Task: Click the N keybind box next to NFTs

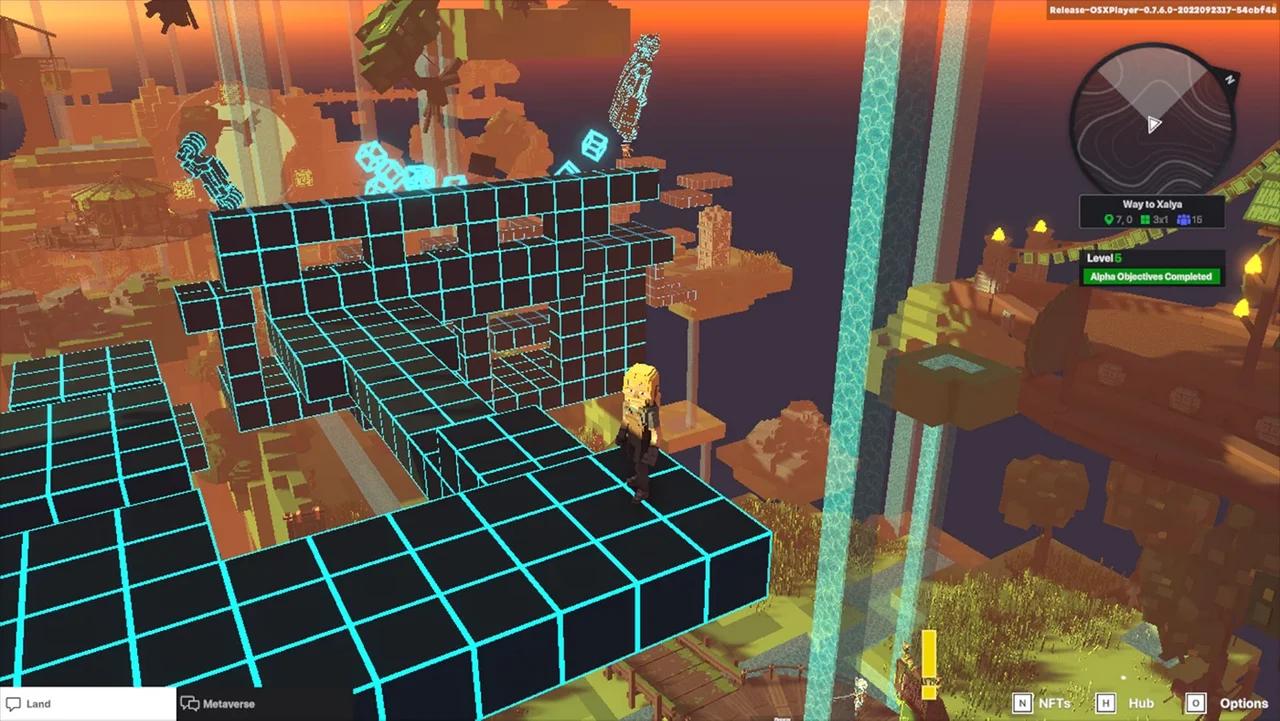Action: coord(1023,703)
